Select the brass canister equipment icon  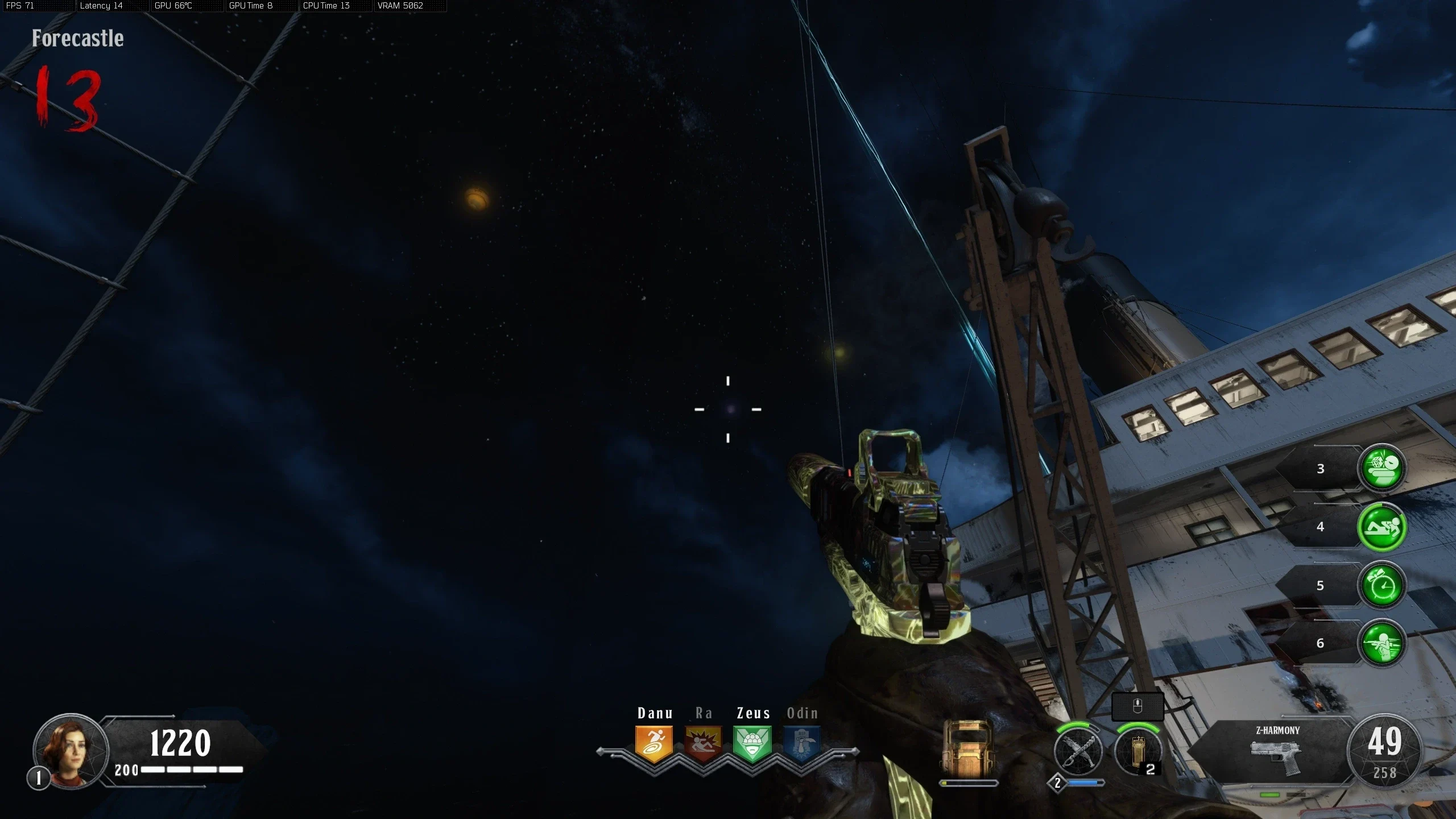coord(1137,752)
